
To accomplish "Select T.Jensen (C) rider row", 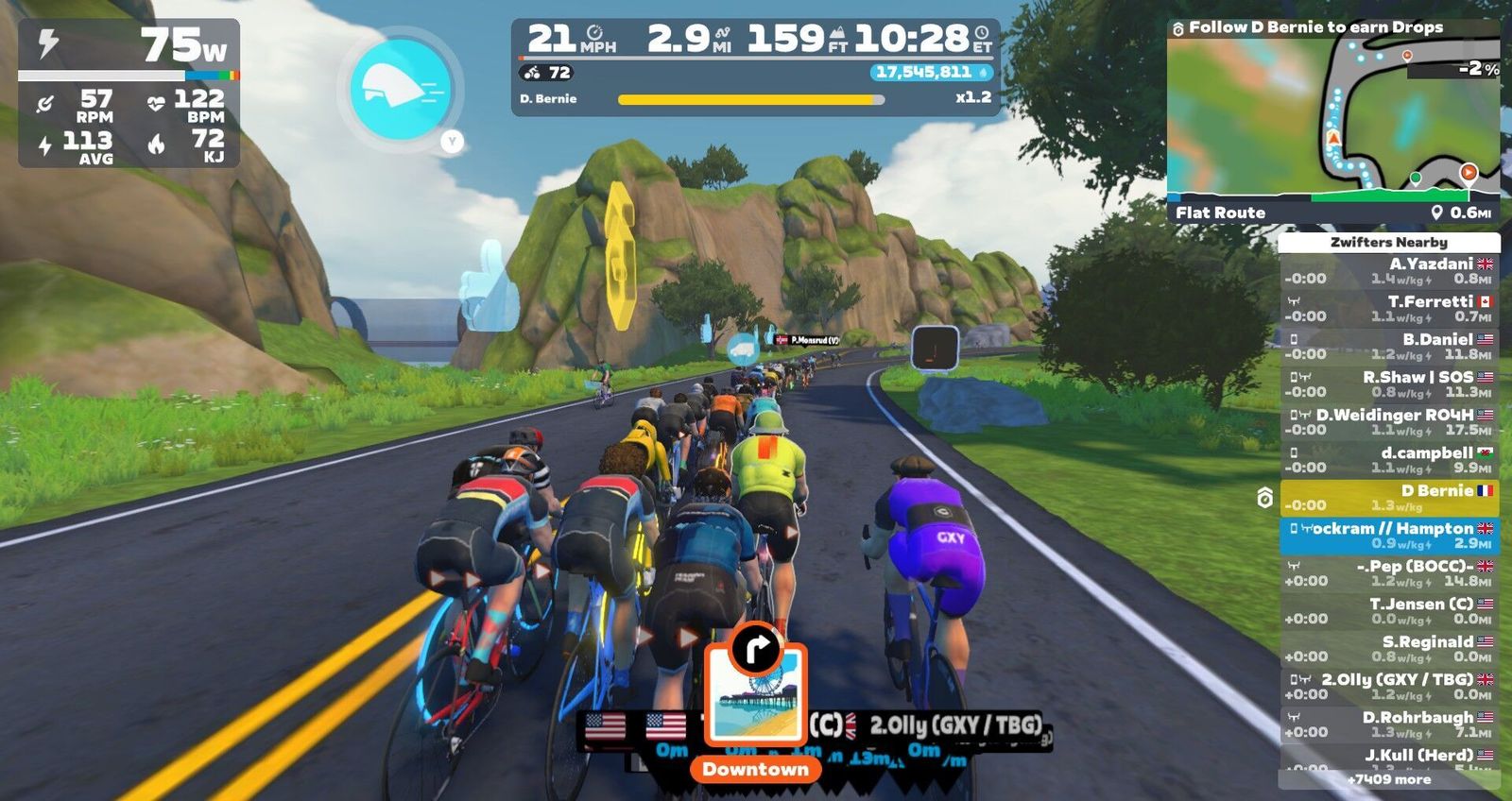I will point(1388,611).
